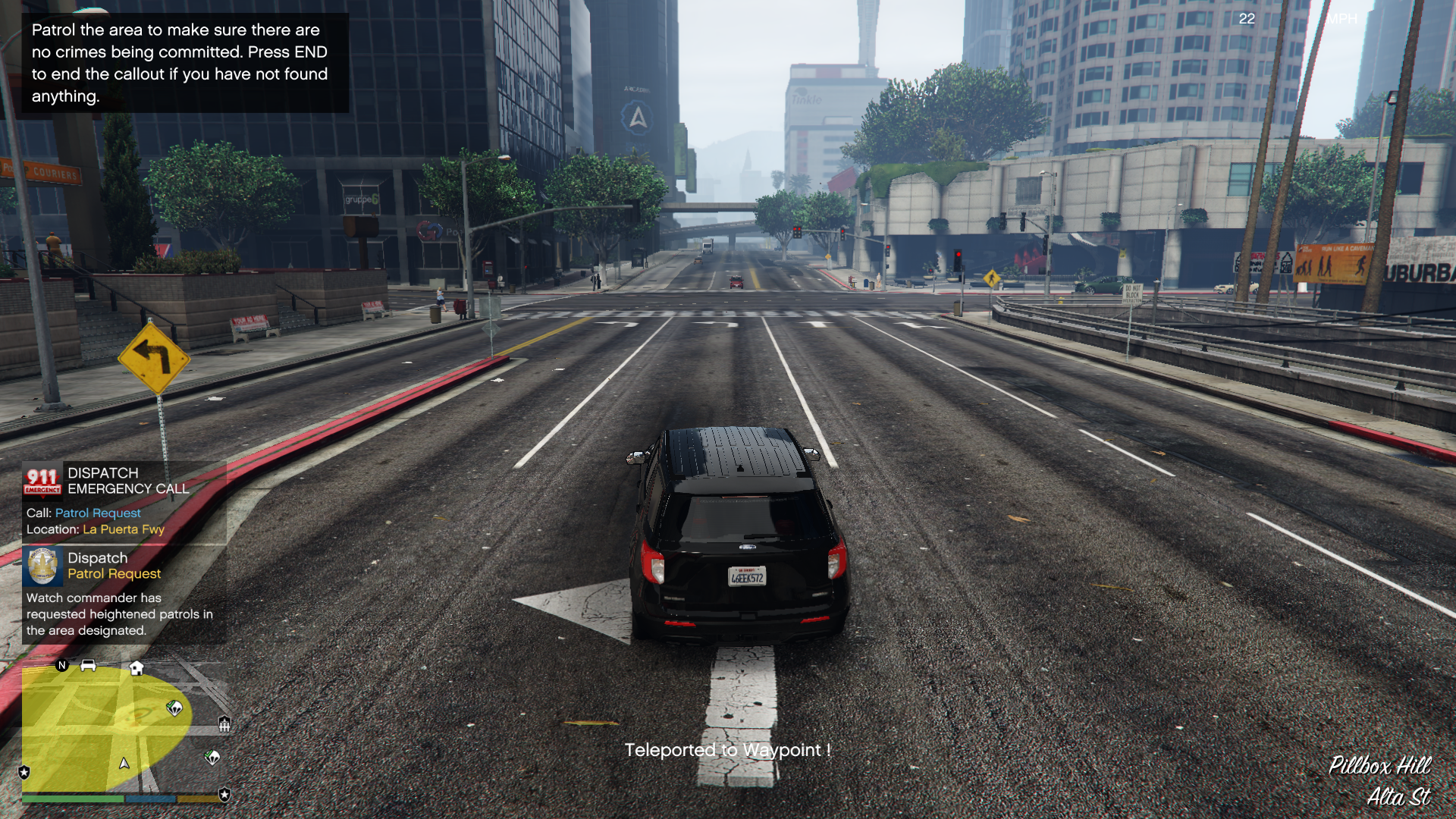This screenshot has width=1456, height=819.
Task: Select the house blip on the minimap
Action: point(136,668)
